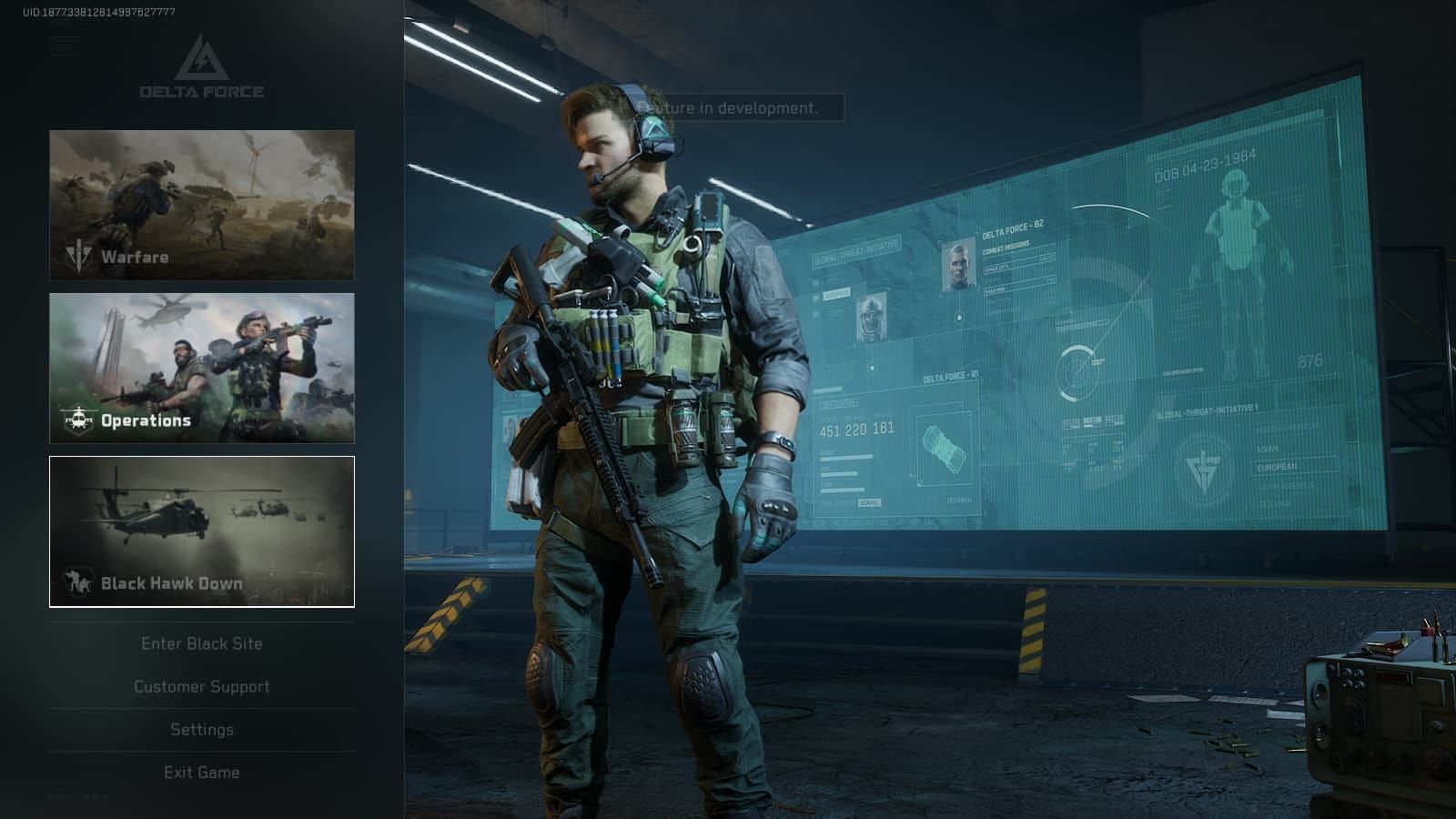1456x819 pixels.
Task: Select the Warfare mode emblem icon
Action: pos(77,256)
